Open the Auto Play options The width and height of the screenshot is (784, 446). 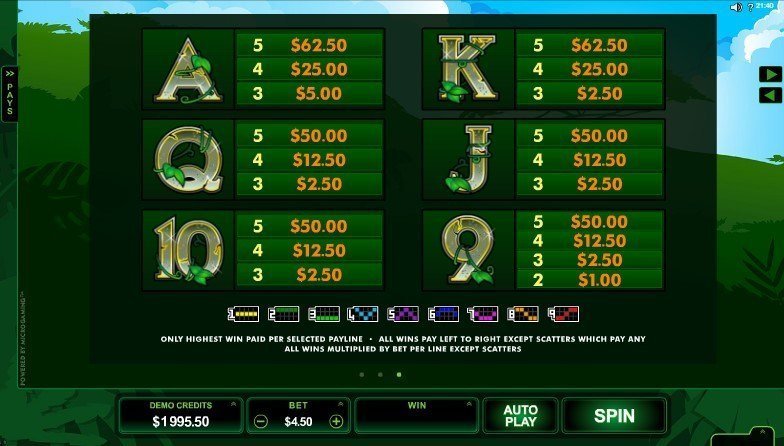click(520, 414)
